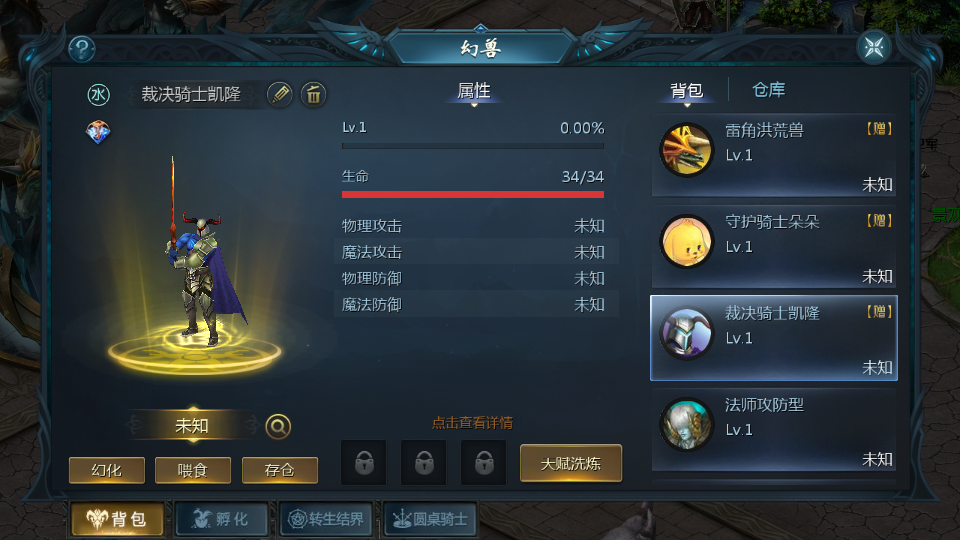The image size is (960, 540).
Task: Click the diamond gem icon
Action: click(x=98, y=132)
